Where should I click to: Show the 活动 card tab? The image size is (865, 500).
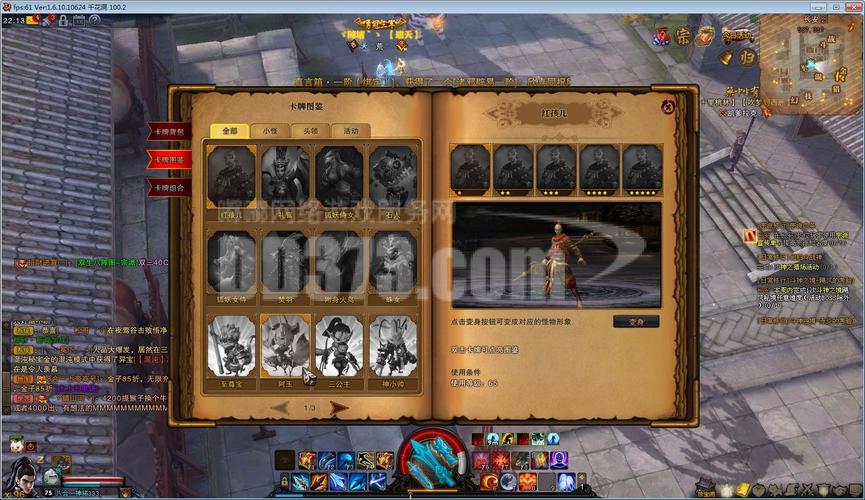(350, 131)
